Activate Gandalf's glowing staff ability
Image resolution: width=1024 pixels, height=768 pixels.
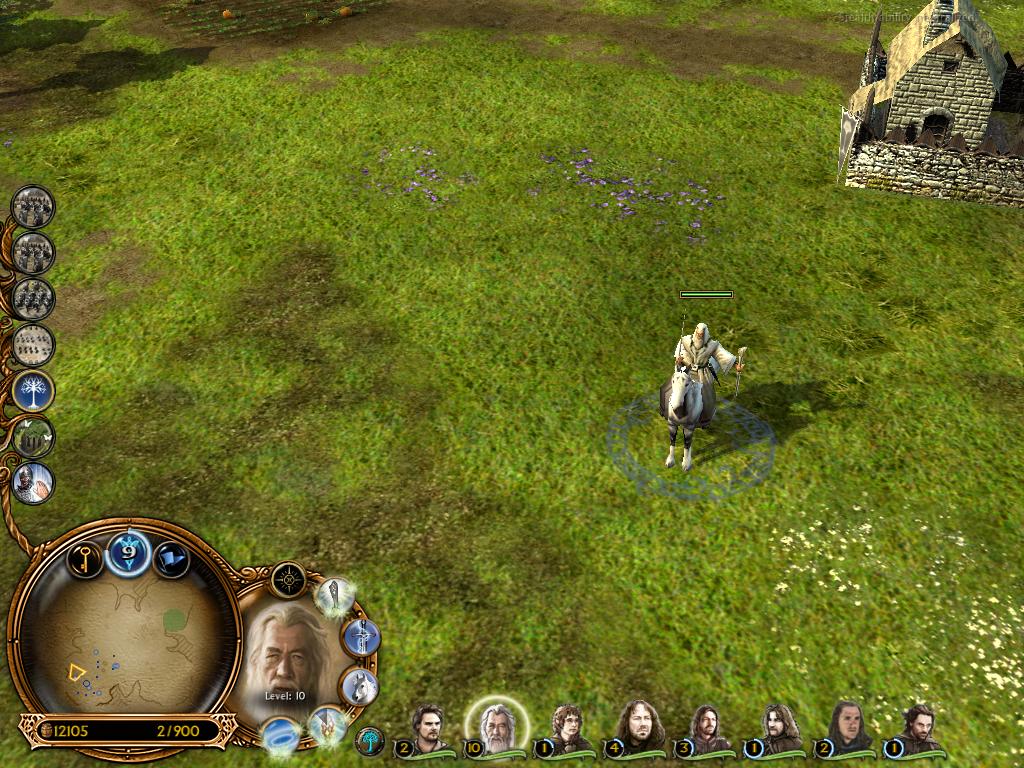tap(335, 596)
